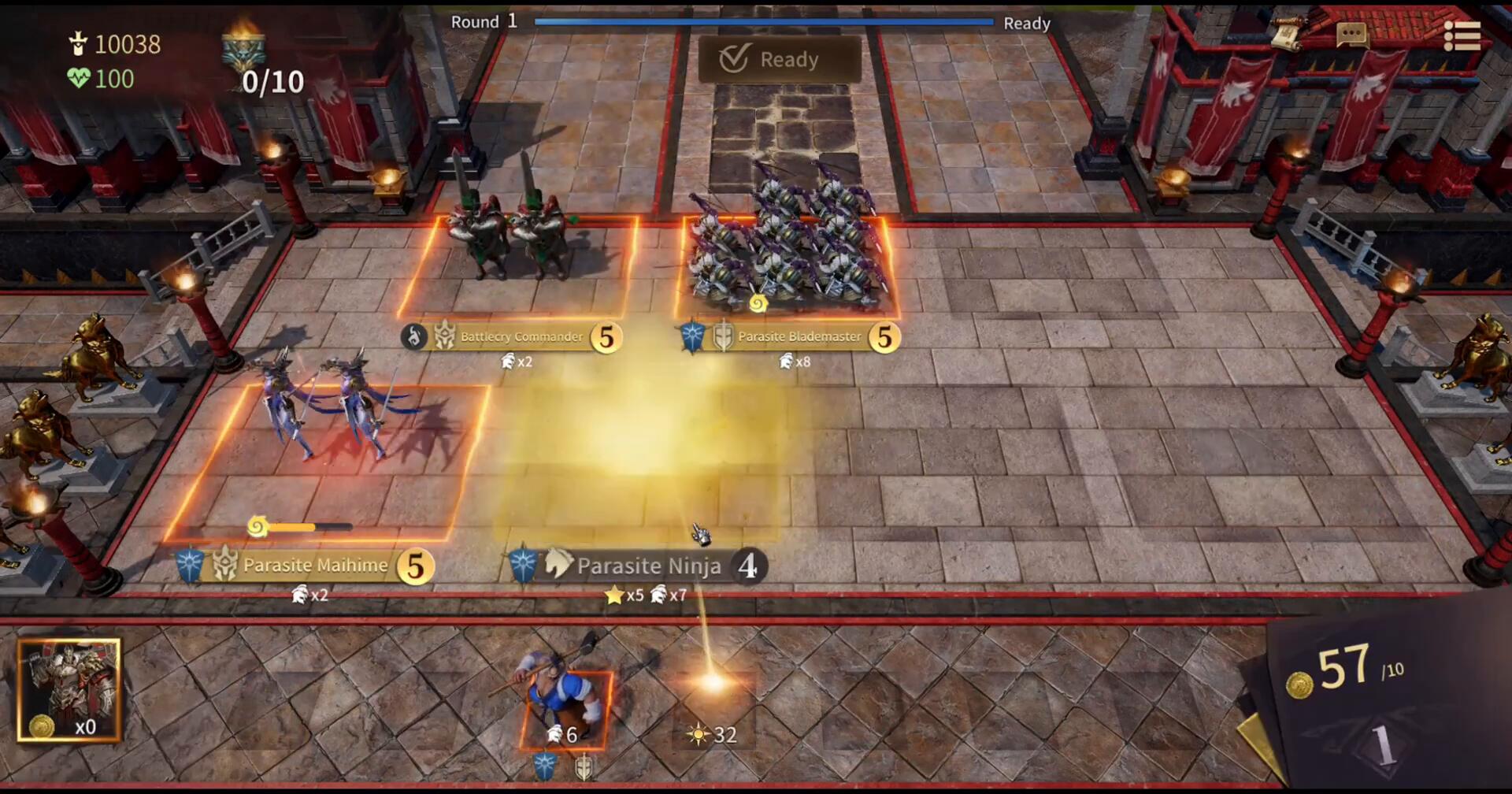This screenshot has width=1512, height=794.
Task: Click the Ready button
Action: 779,59
